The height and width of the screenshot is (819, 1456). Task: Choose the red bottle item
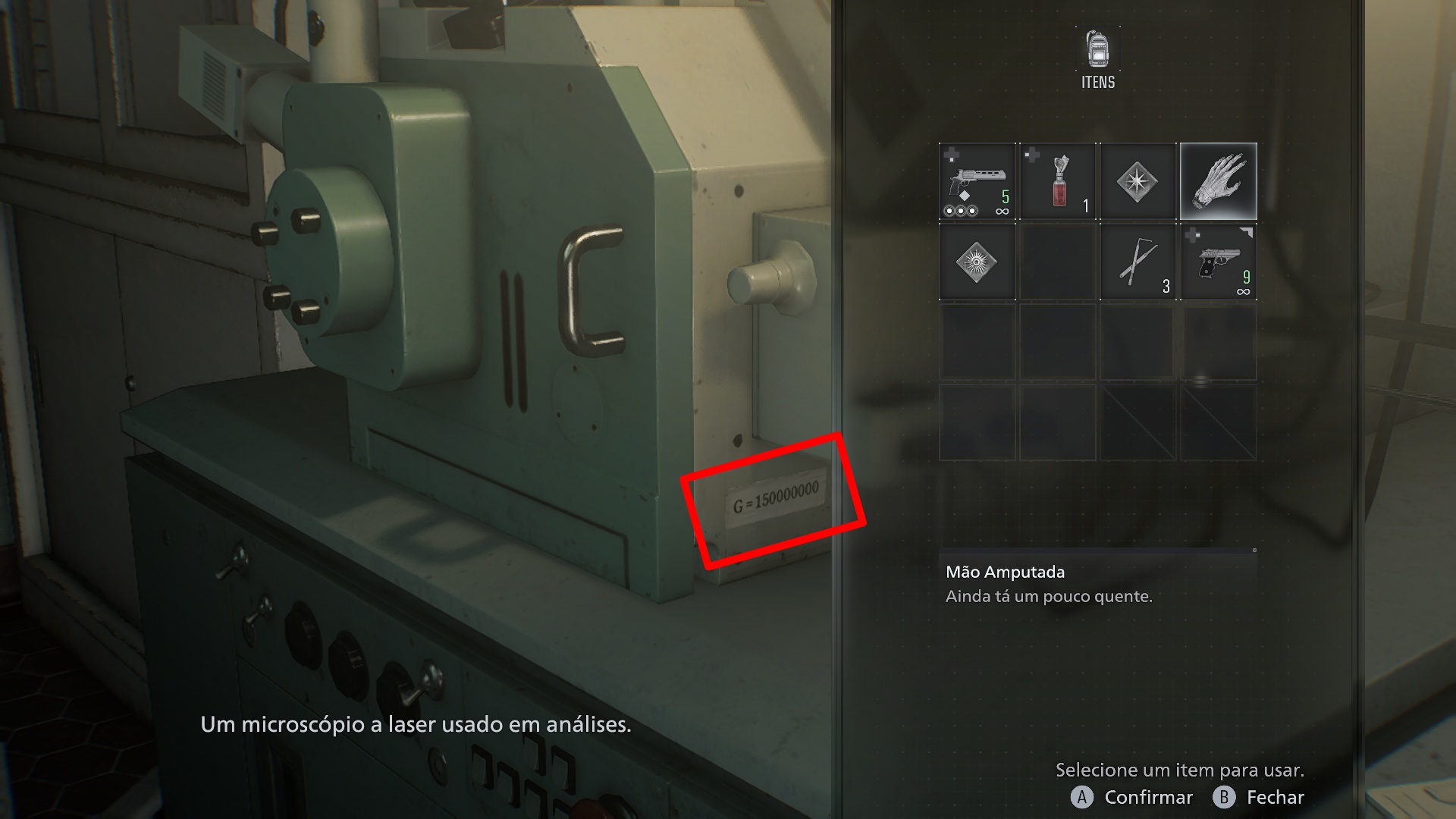[x=1057, y=181]
